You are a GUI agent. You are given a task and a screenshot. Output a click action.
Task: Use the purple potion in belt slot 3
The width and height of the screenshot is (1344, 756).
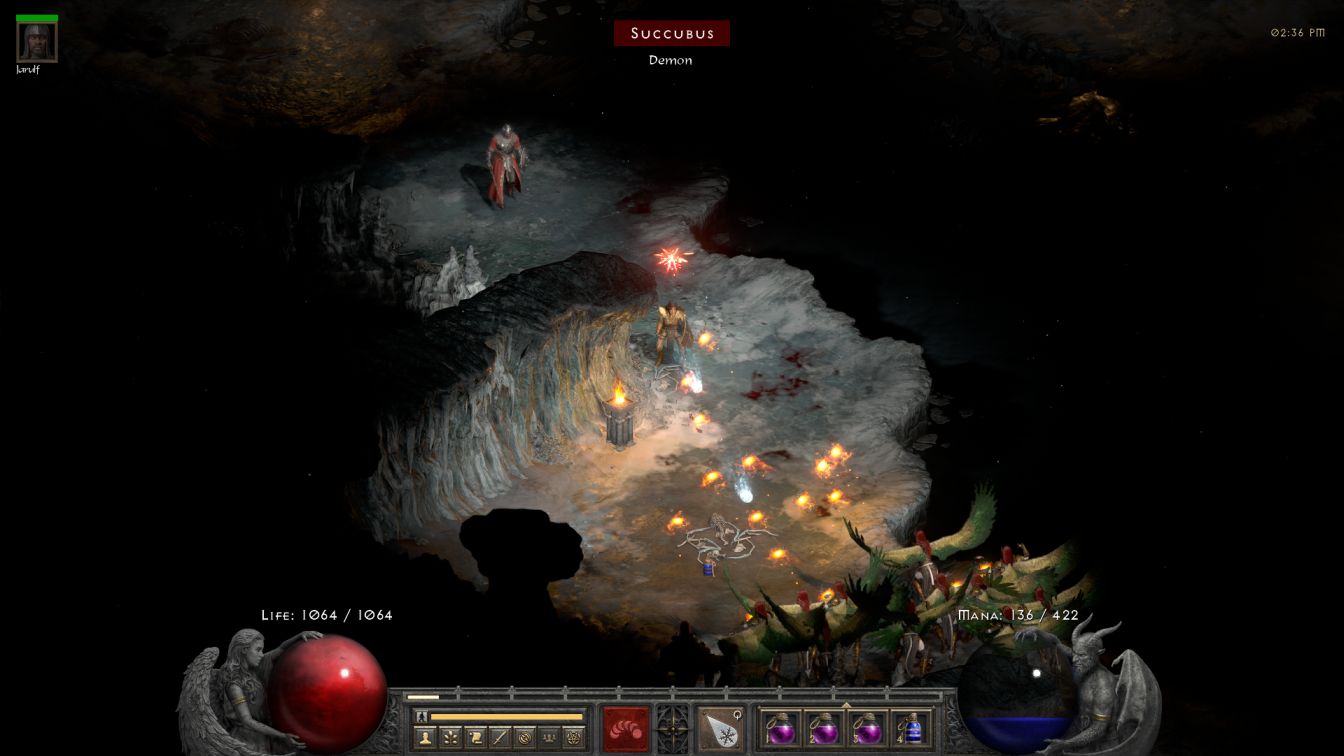(867, 728)
